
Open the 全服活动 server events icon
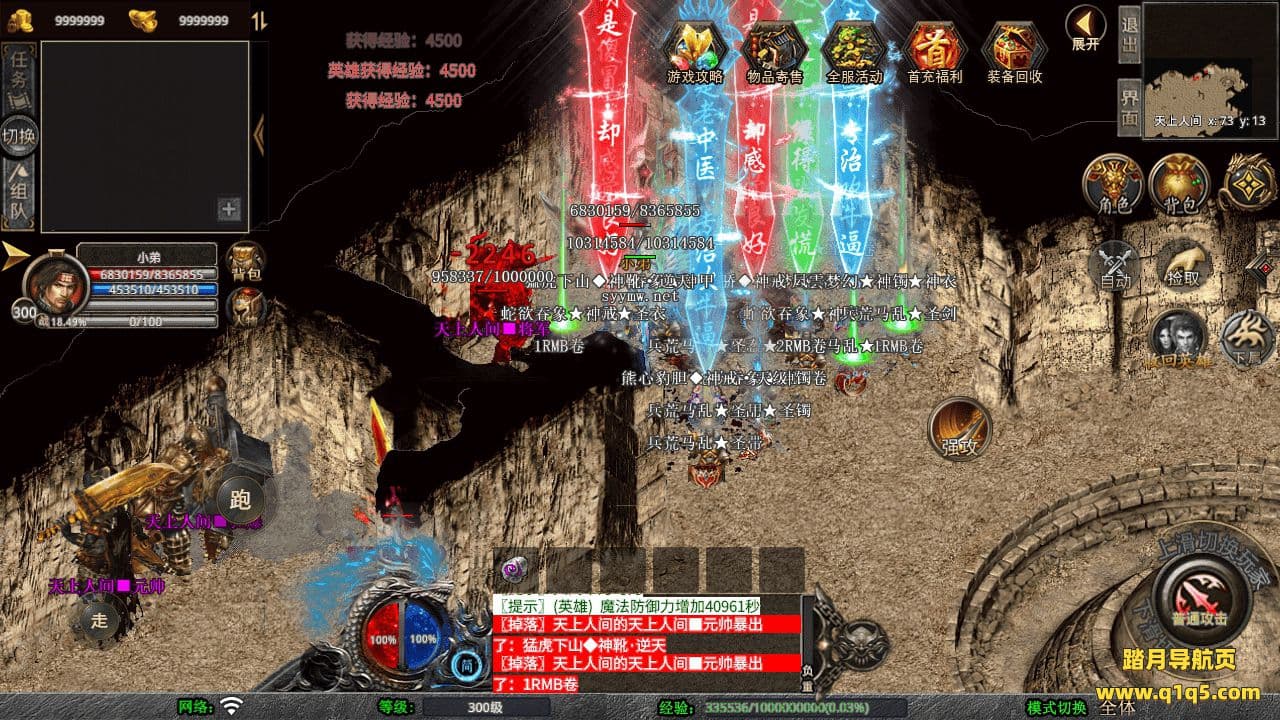click(854, 50)
